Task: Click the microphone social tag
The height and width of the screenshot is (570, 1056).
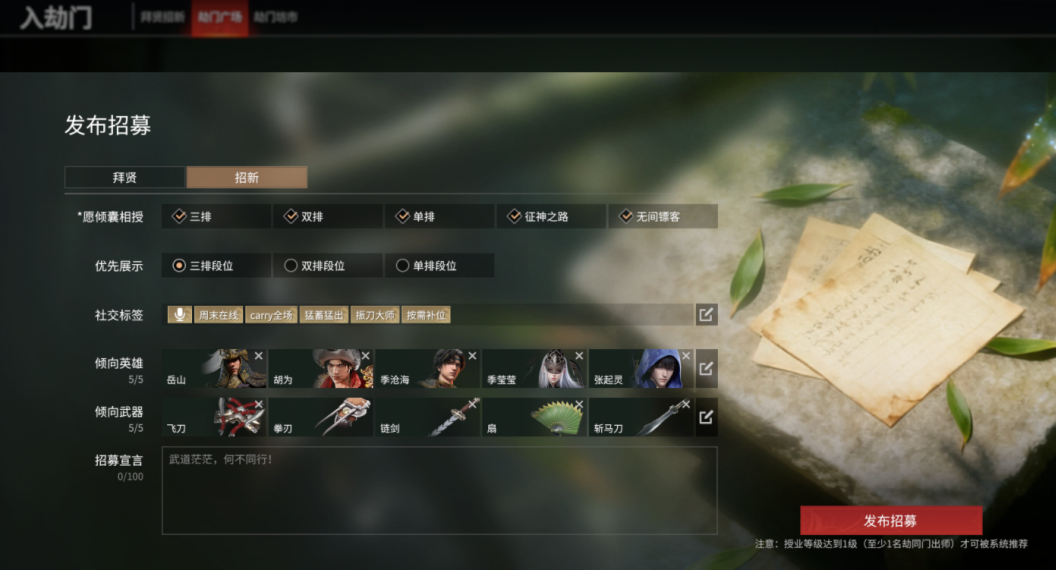Action: click(180, 315)
